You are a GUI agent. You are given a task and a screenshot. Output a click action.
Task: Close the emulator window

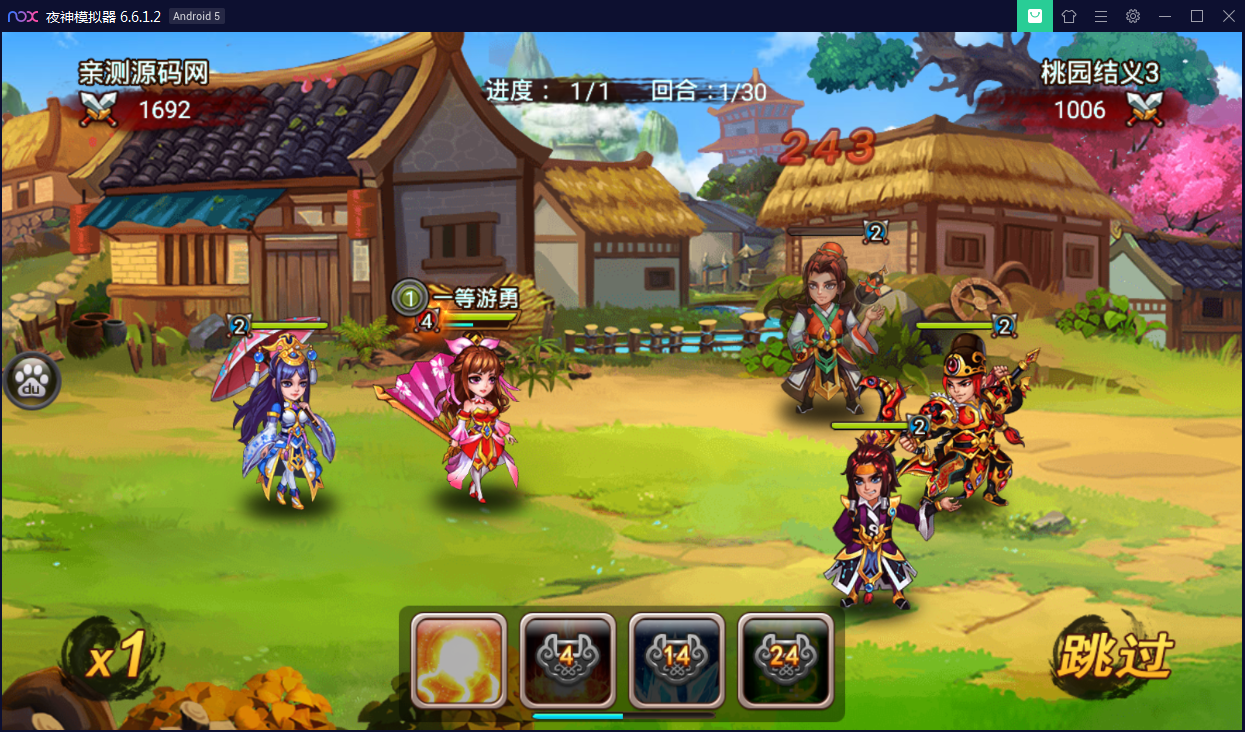1228,16
